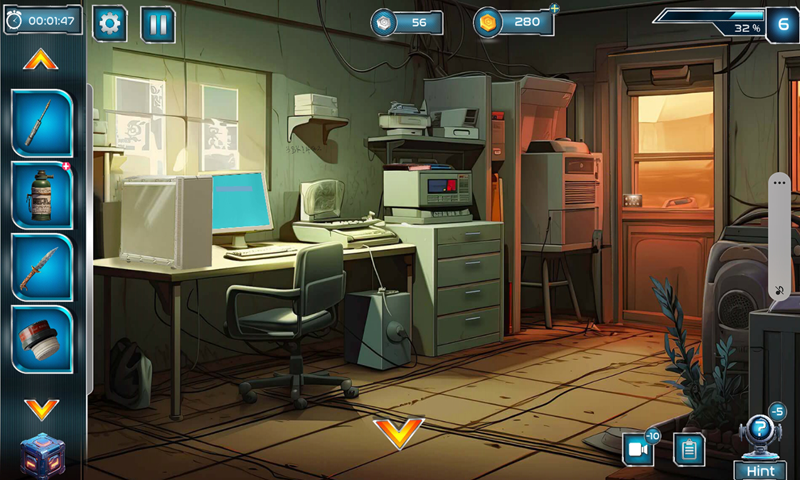This screenshot has height=480, width=800.
Task: Select the knife inventory slot
Action: [x=41, y=267]
